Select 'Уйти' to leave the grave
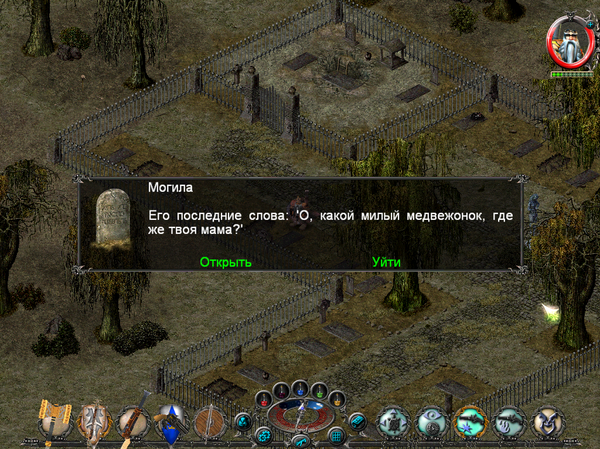600x449 pixels. pos(386,262)
